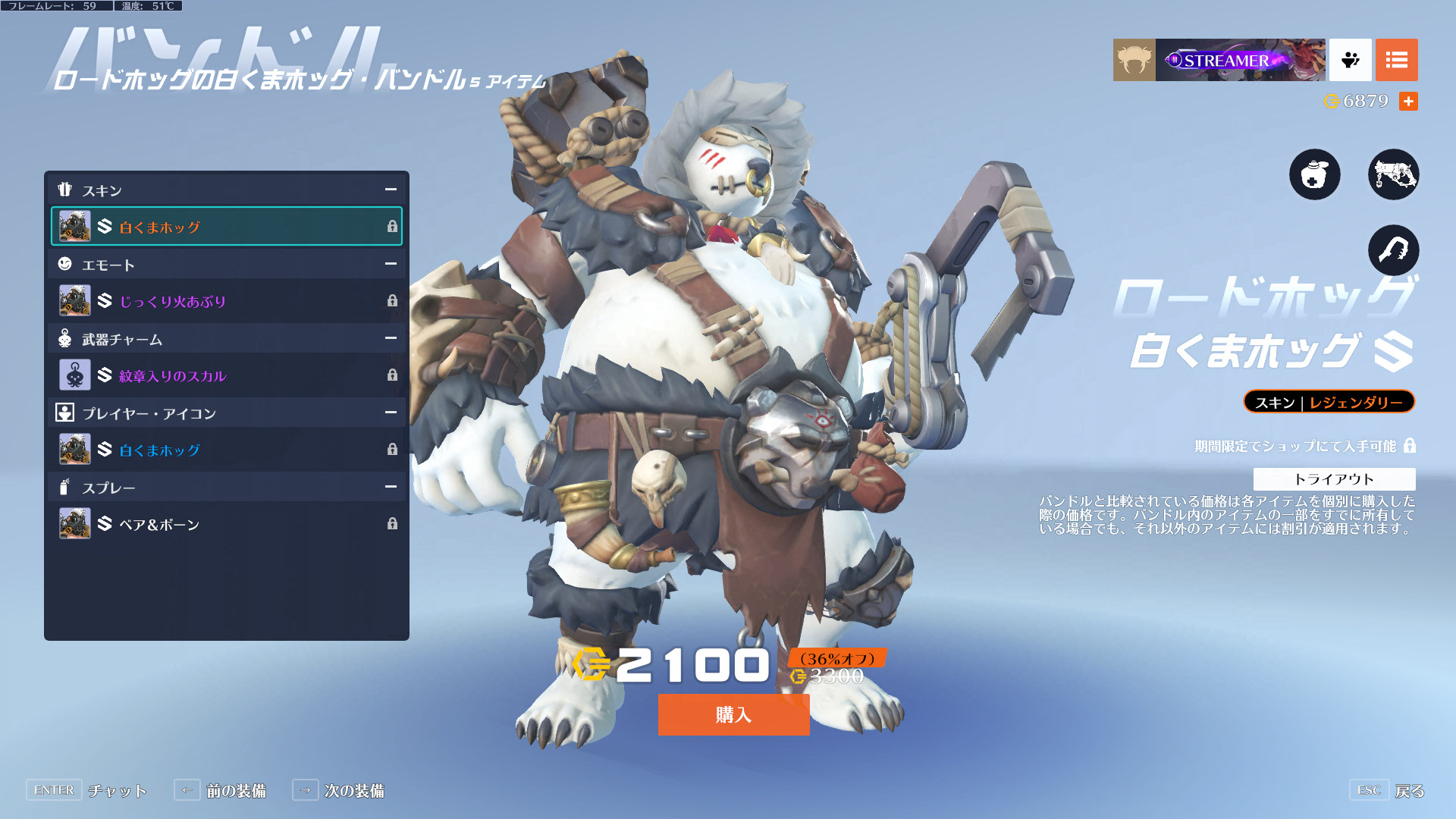The height and width of the screenshot is (819, 1456).
Task: Preview the chain hook weapon icon
Action: [1393, 250]
